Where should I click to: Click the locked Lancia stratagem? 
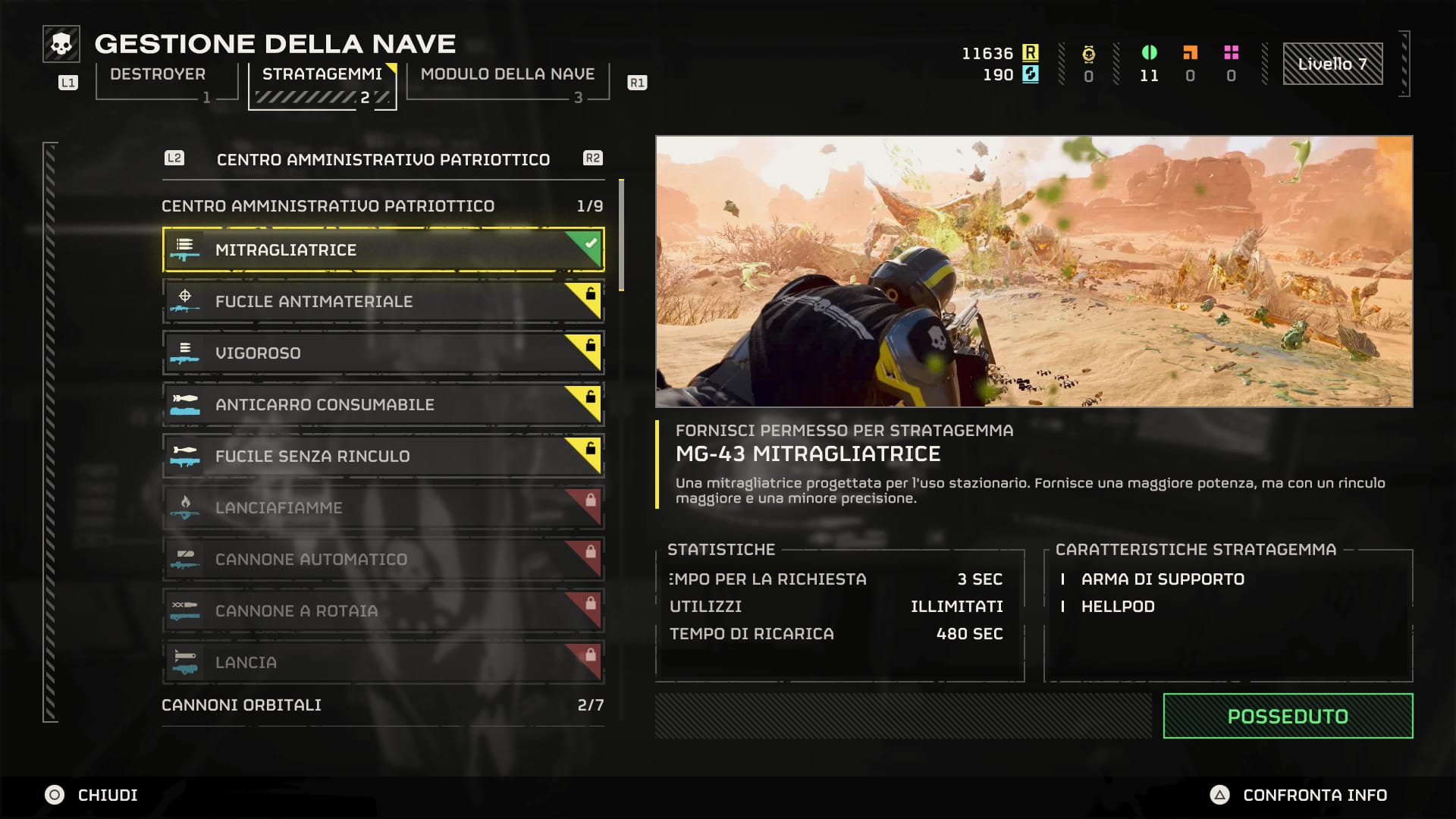pos(383,662)
